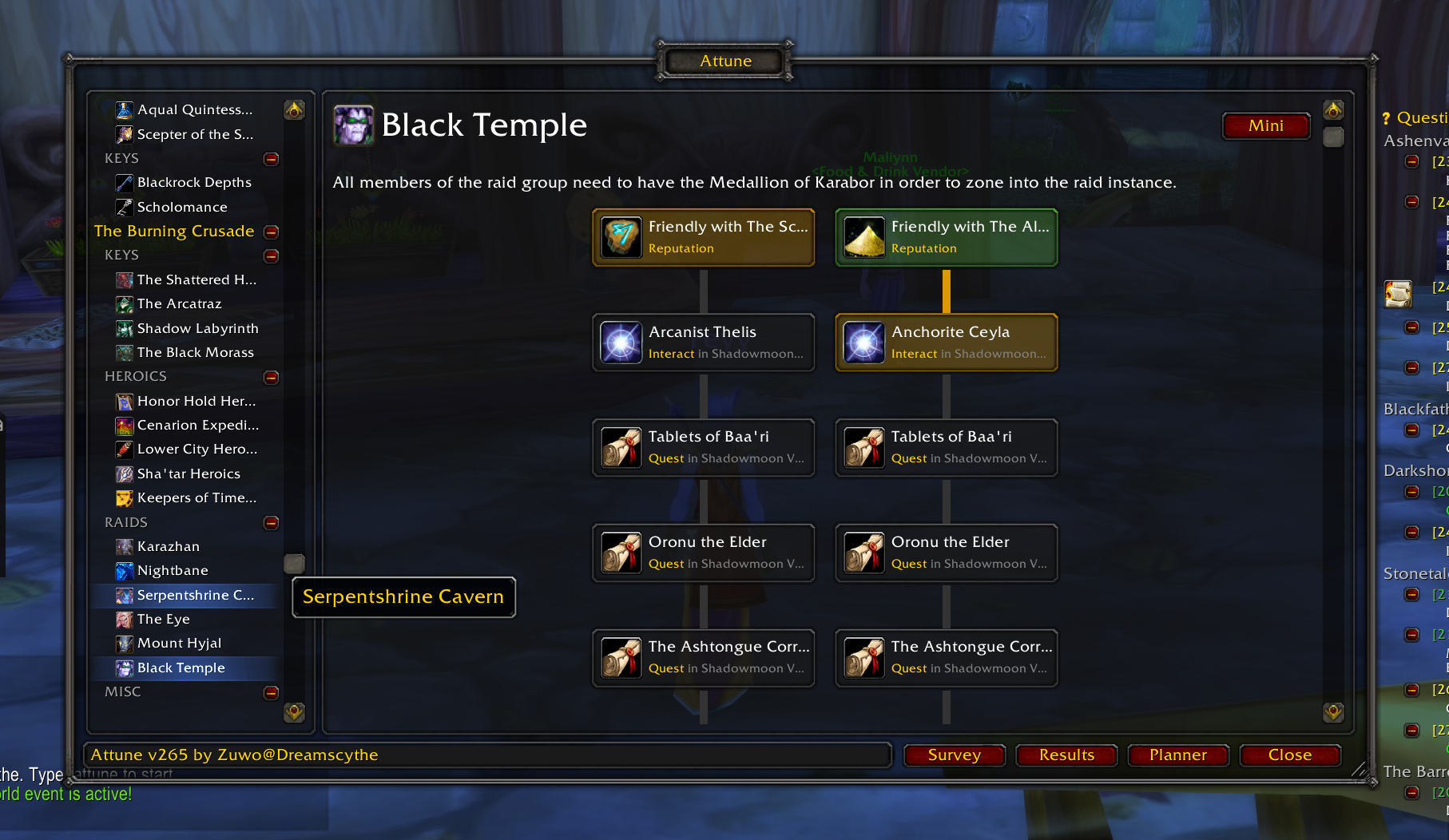Open Friendly with The Scryers reputation node

point(704,237)
